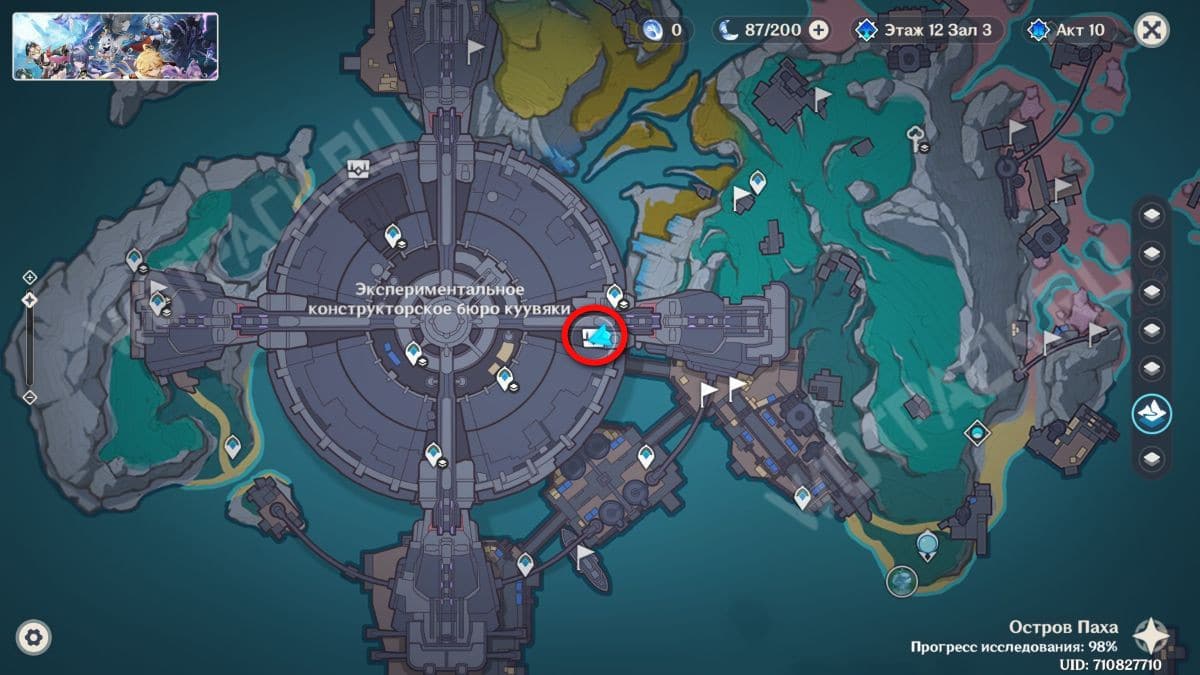1200x675 pixels.
Task: Zoom in with the slider's plus button
Action: click(x=30, y=277)
